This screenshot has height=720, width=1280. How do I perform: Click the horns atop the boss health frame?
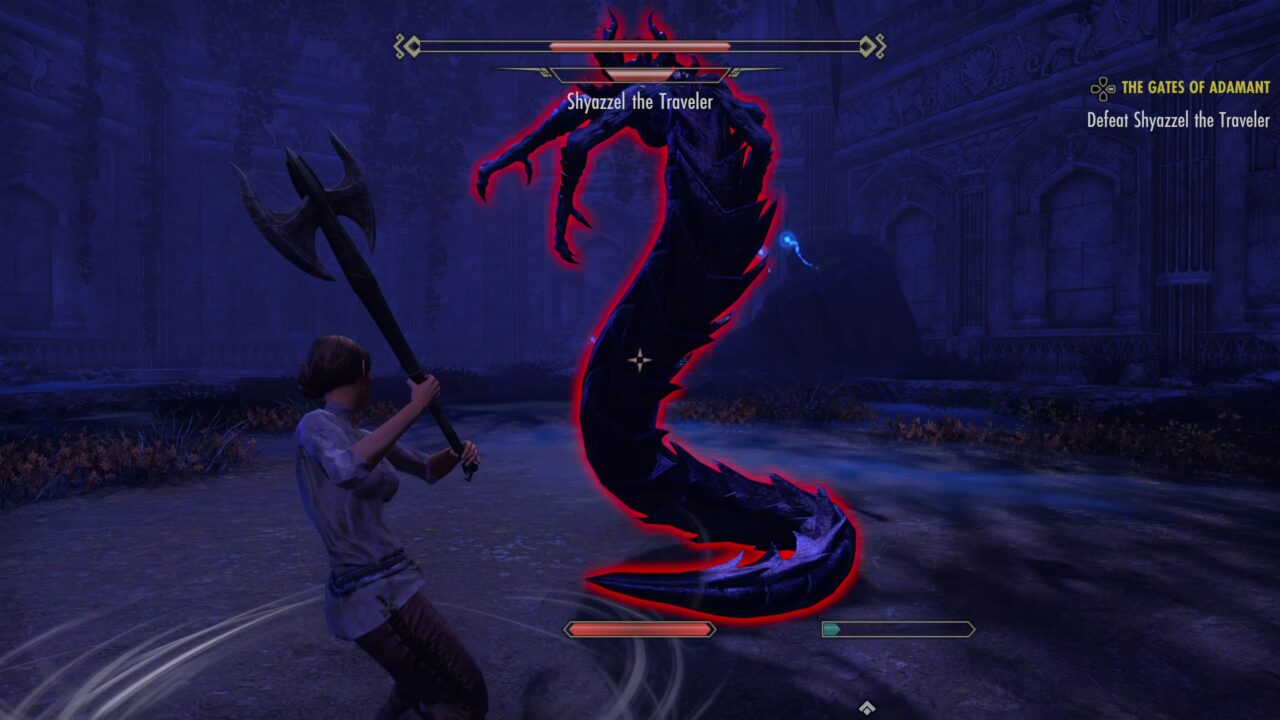[633, 20]
